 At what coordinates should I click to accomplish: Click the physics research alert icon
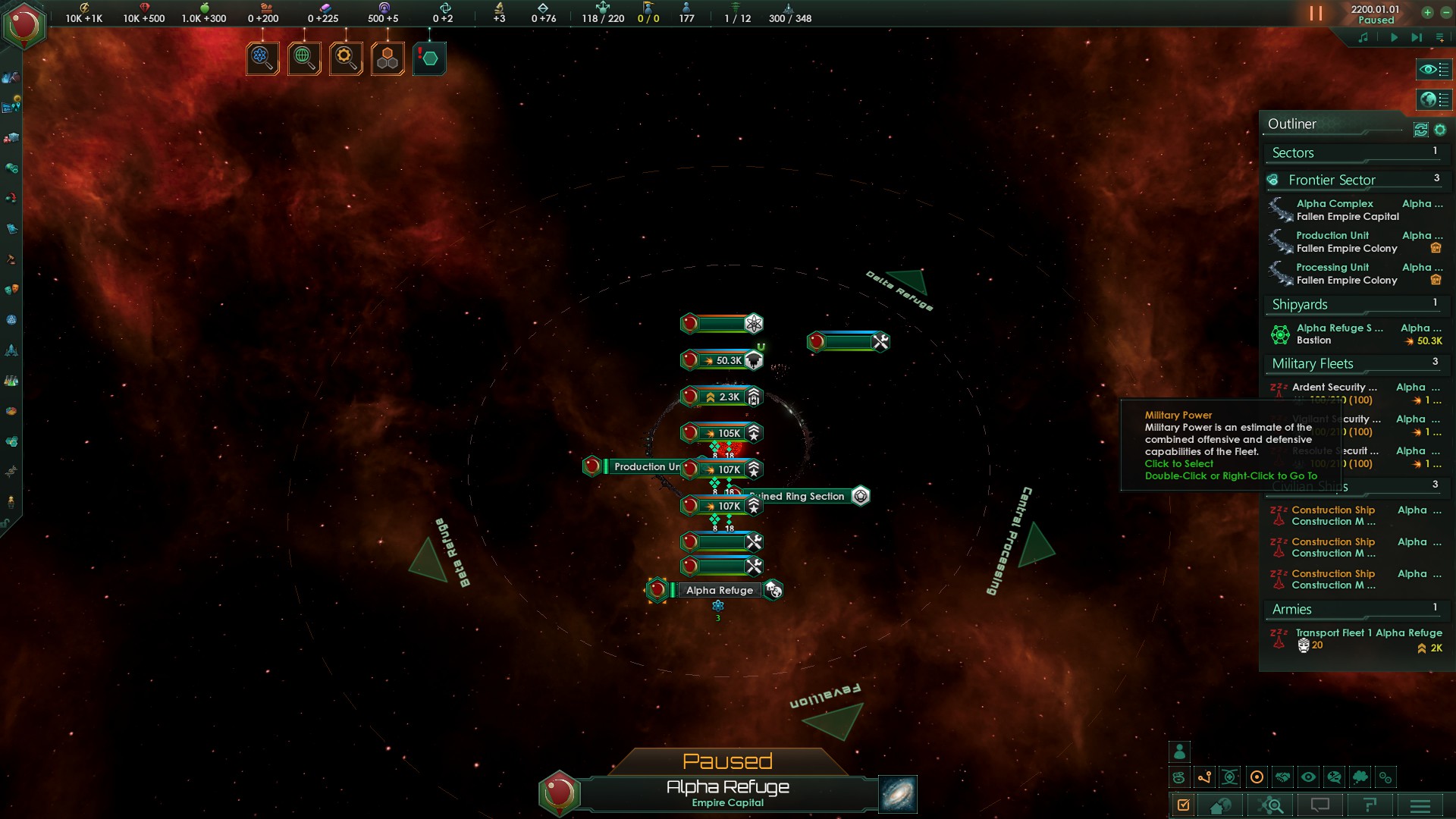[262, 58]
